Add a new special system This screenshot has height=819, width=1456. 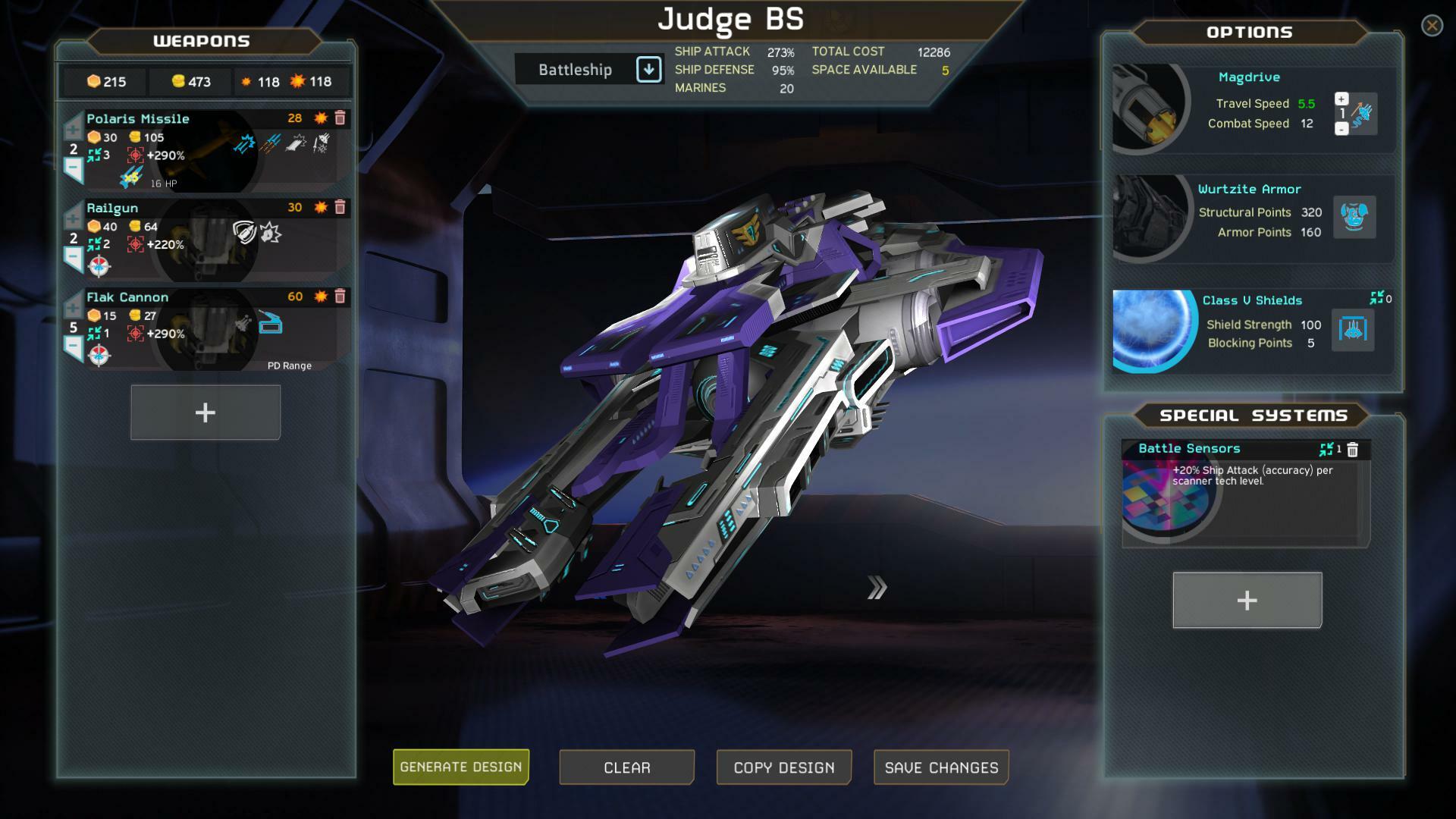1246,600
